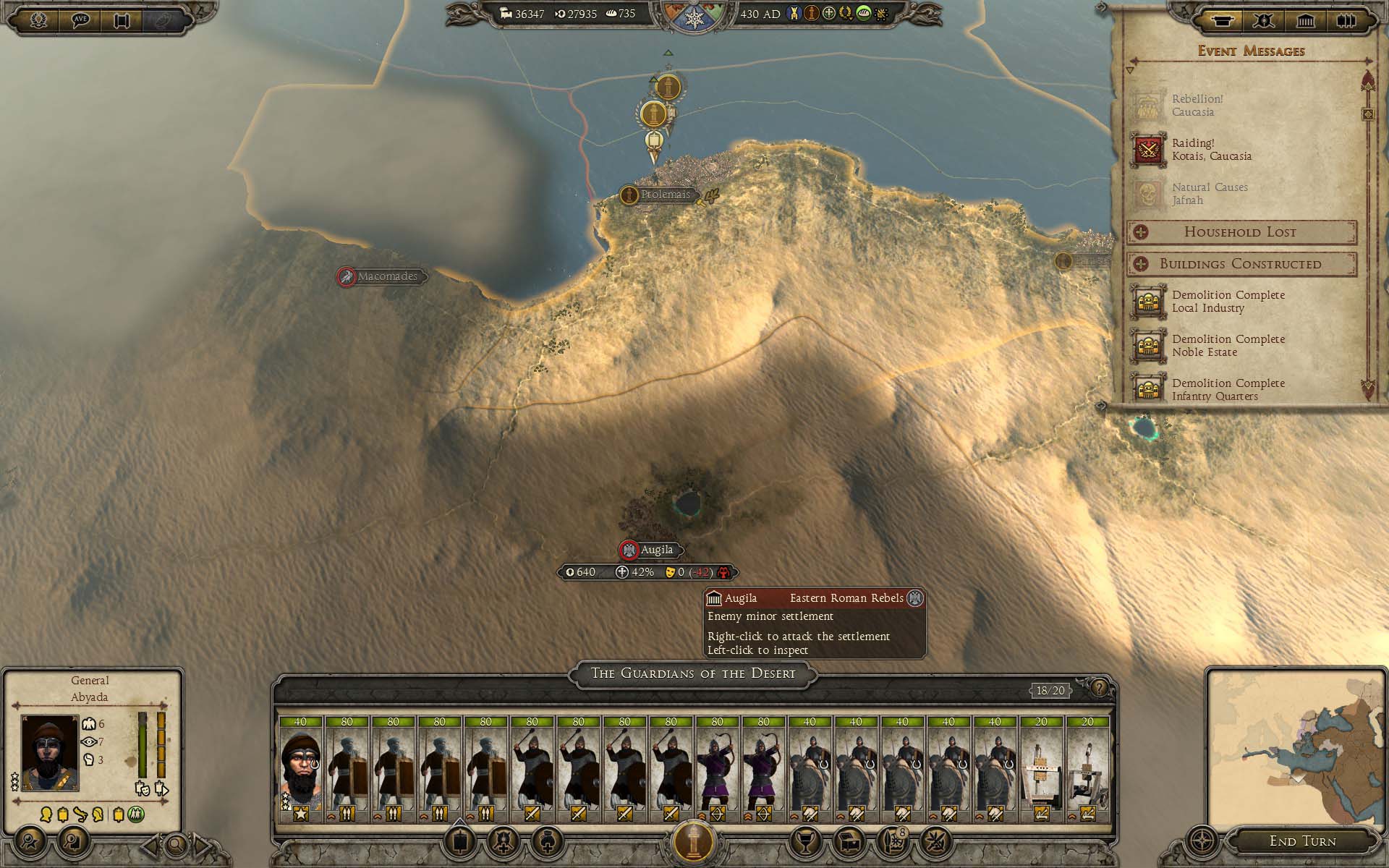Expand the Household Lost section
The image size is (1389, 868).
tap(1240, 232)
